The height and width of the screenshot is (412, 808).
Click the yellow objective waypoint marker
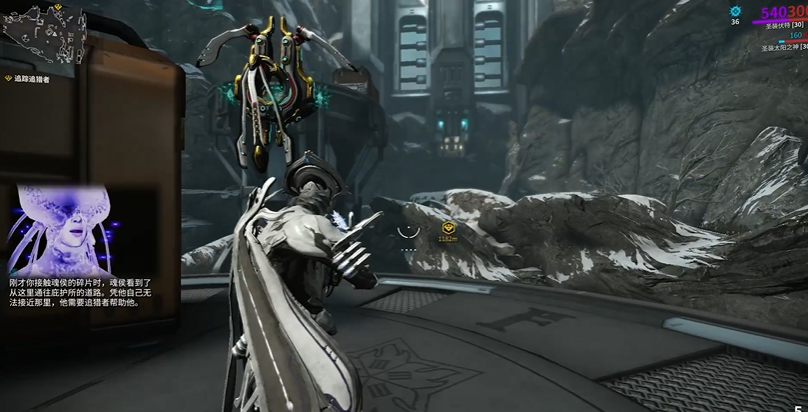coord(448,229)
